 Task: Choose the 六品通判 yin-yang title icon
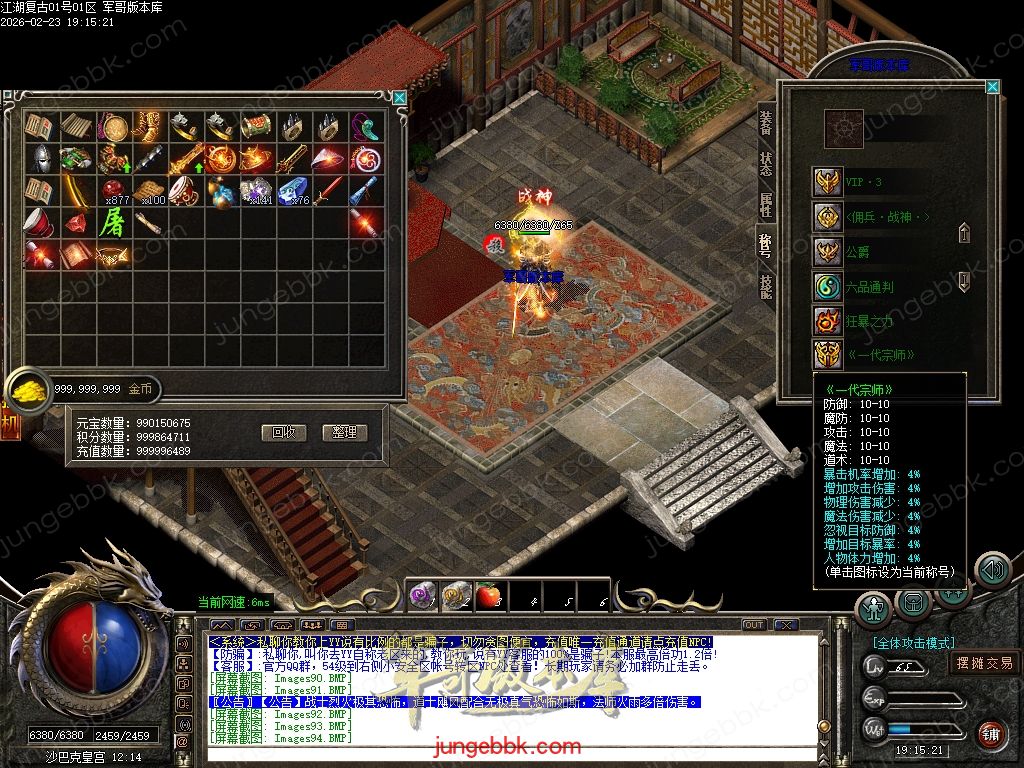click(827, 287)
